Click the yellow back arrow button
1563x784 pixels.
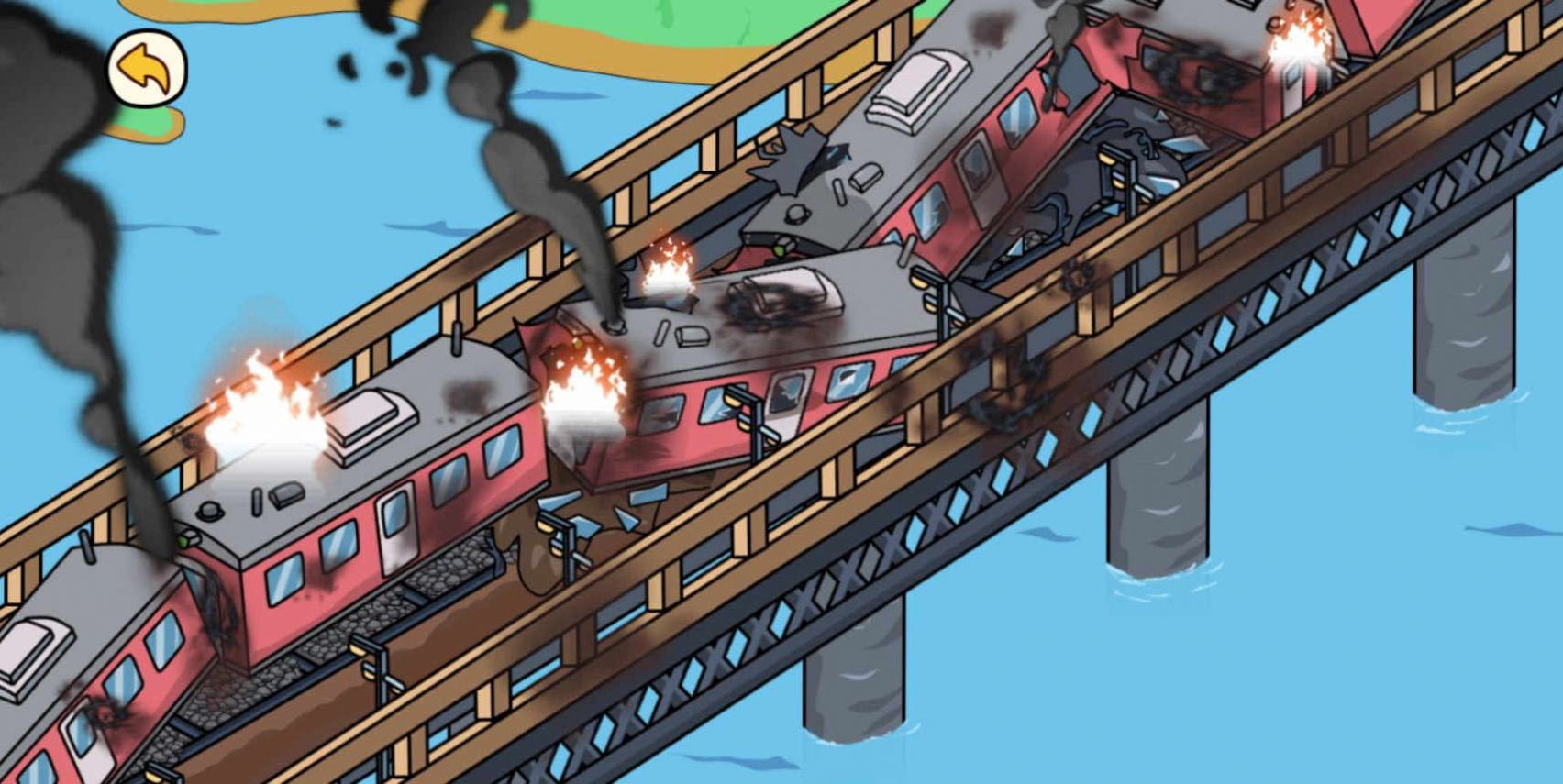click(x=147, y=70)
